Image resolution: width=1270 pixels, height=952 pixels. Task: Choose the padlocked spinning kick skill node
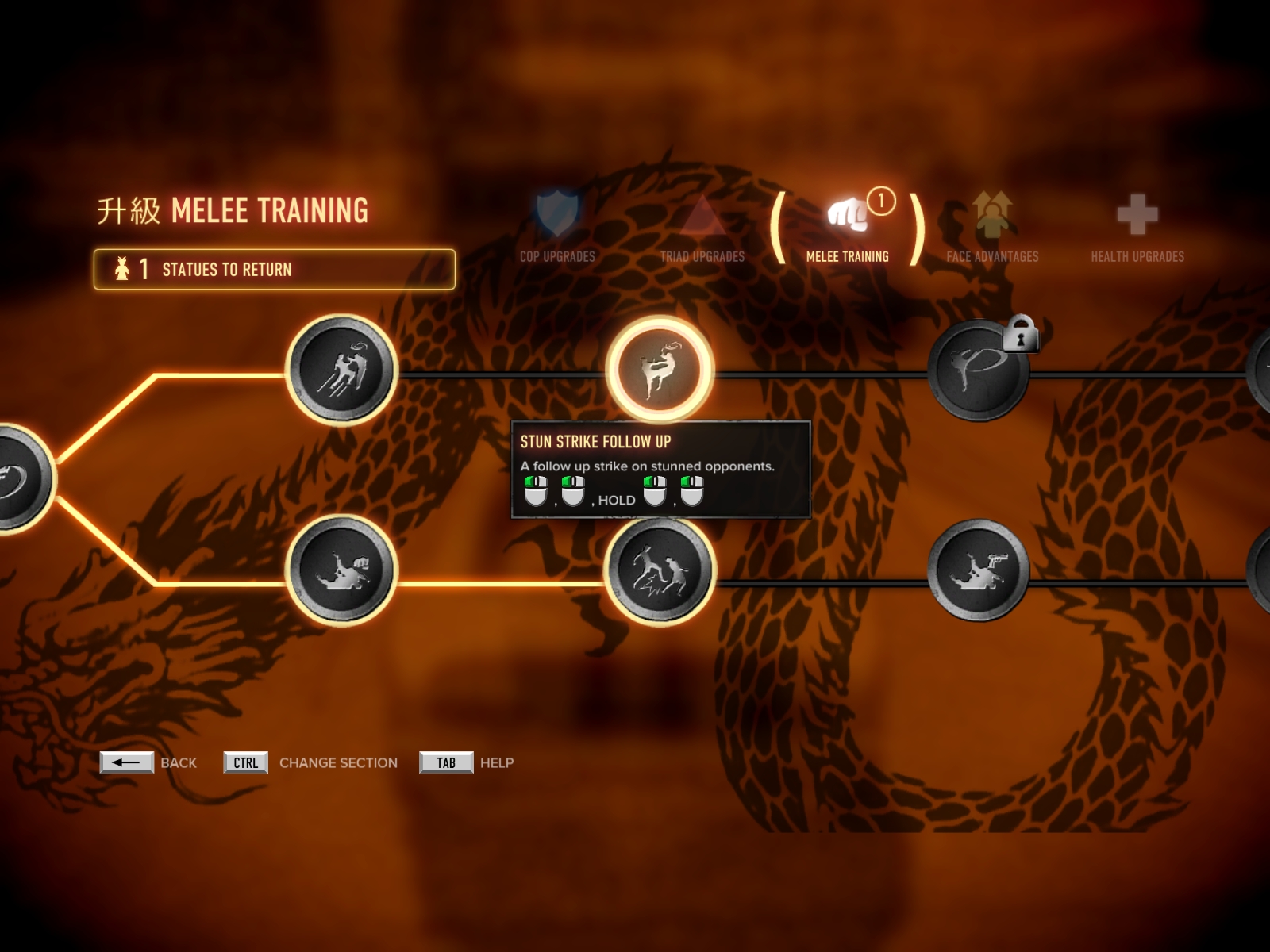point(979,370)
